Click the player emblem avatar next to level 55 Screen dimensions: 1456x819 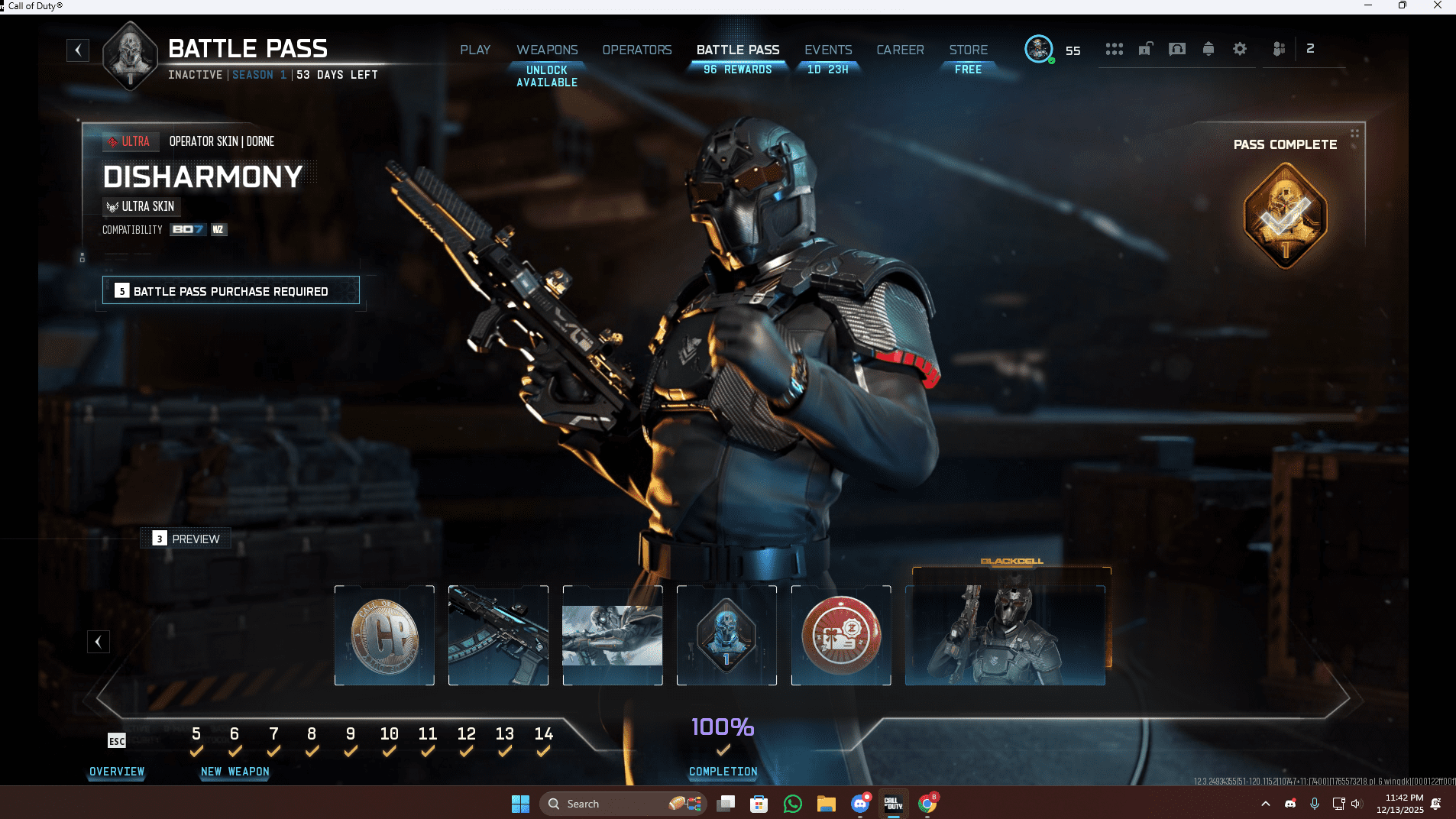coord(1039,49)
